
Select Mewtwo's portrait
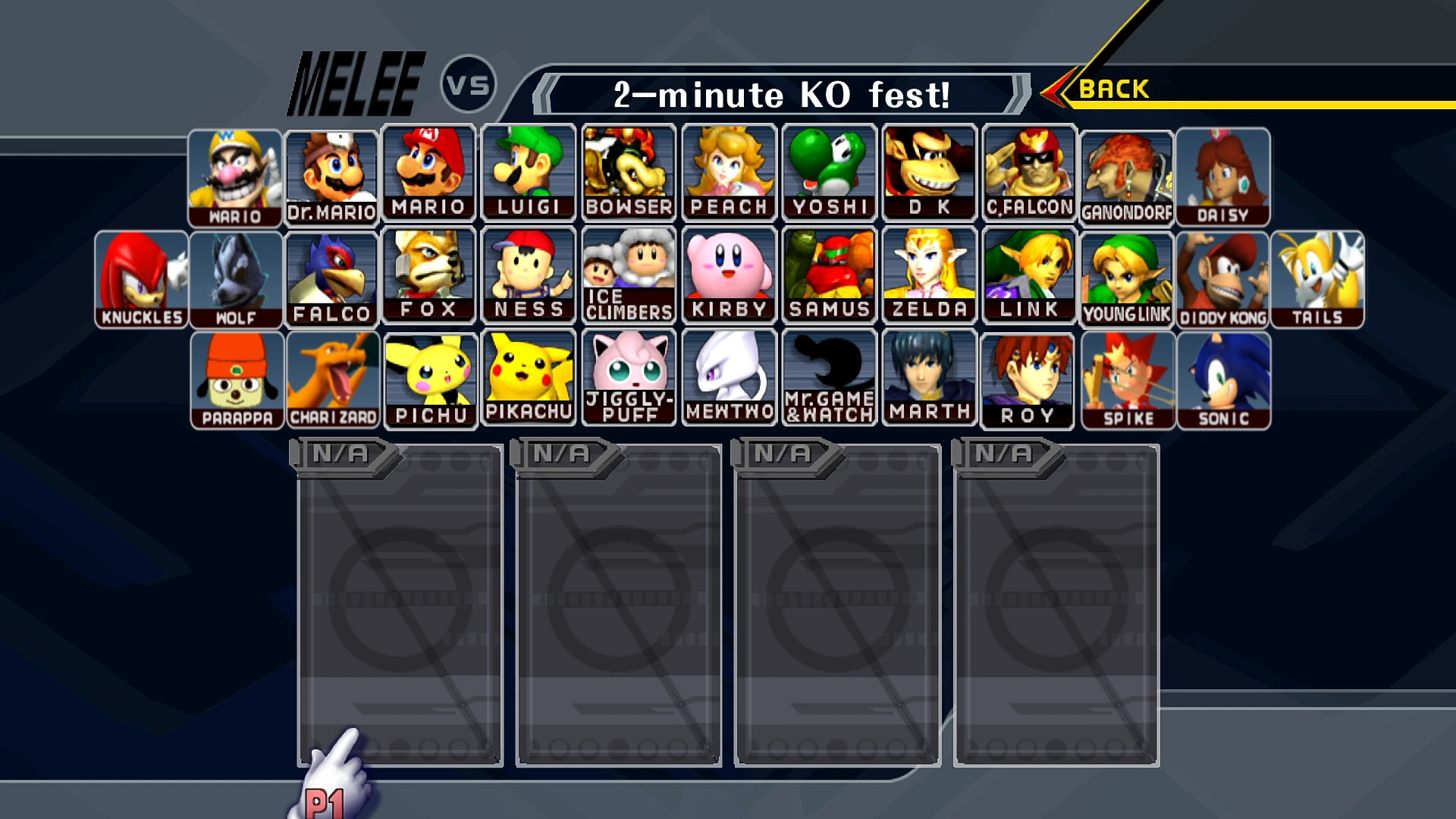[728, 377]
